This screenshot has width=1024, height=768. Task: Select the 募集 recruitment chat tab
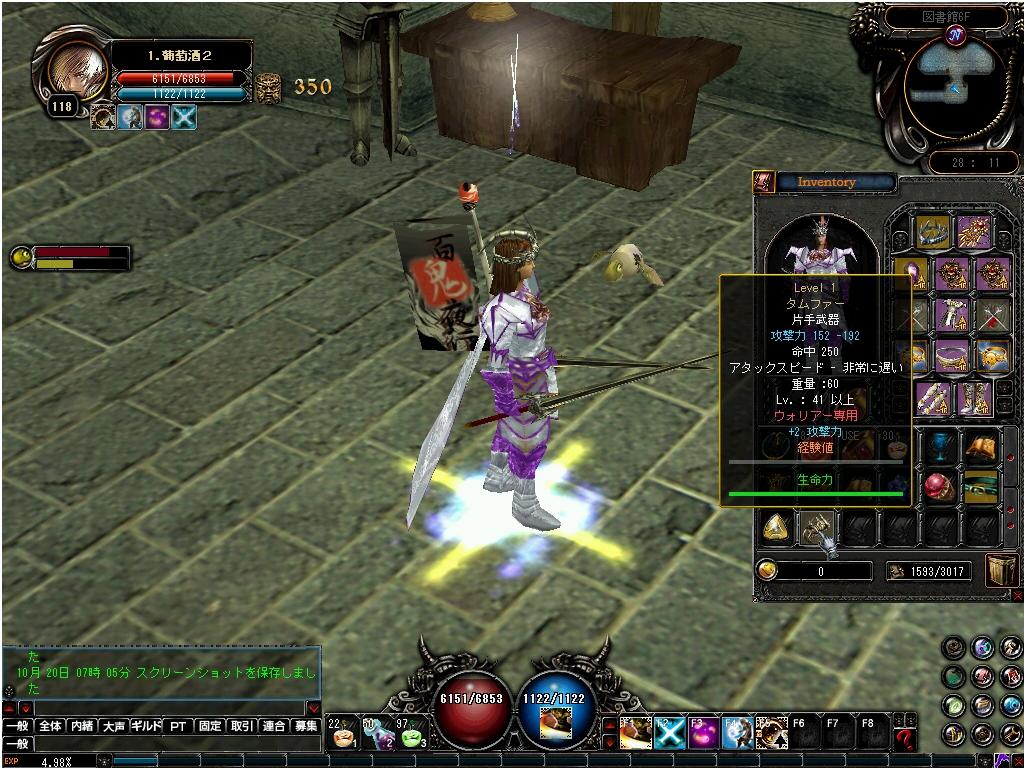click(305, 726)
